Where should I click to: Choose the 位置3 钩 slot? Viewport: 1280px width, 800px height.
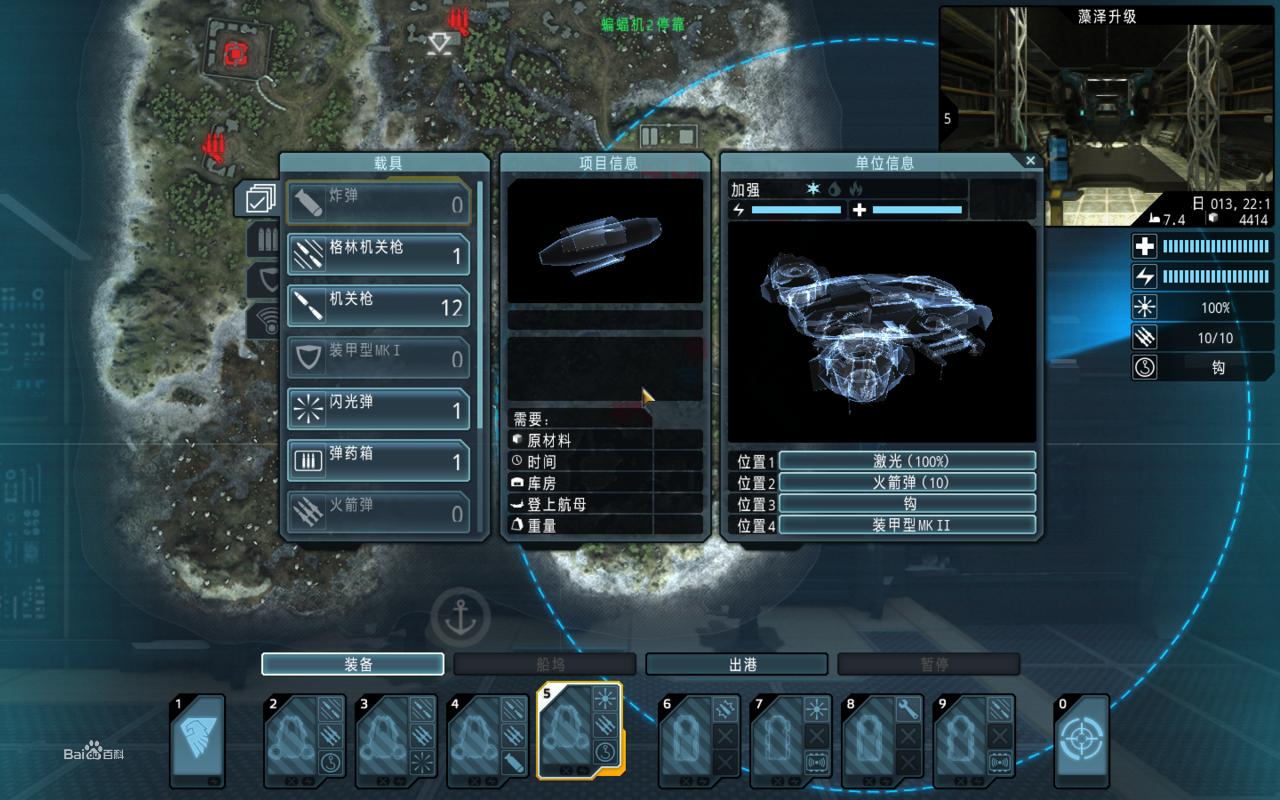[906, 503]
